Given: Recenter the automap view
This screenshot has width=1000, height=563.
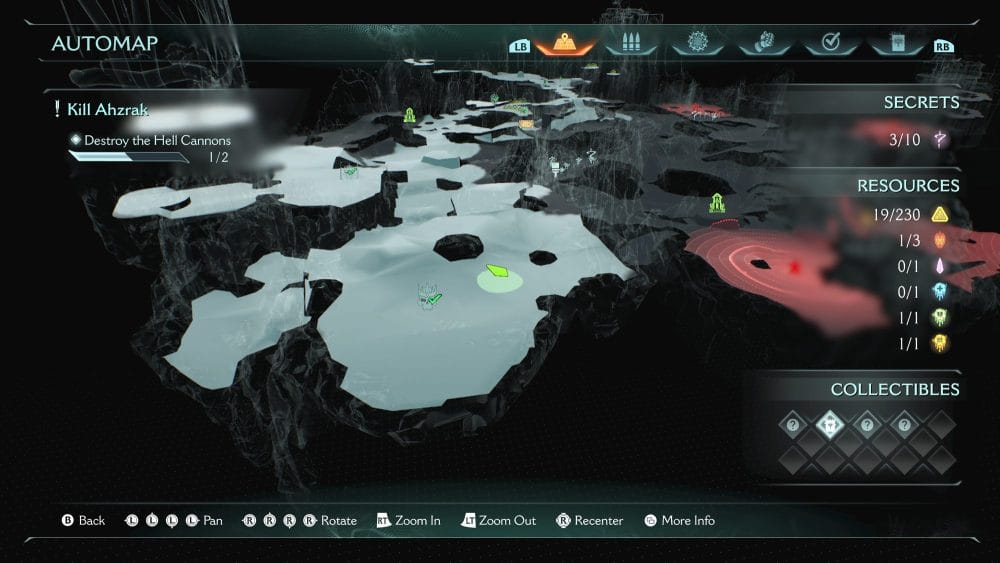Looking at the screenshot, I should pyautogui.click(x=590, y=521).
